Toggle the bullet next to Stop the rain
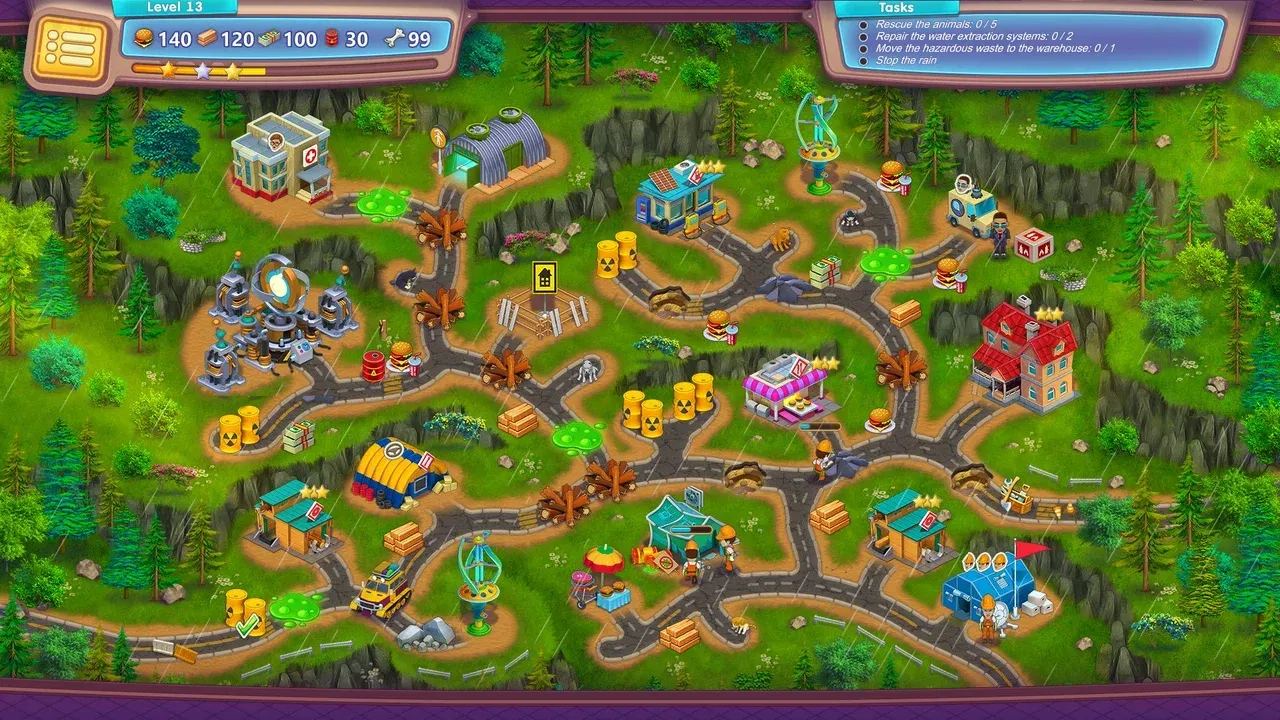Image resolution: width=1280 pixels, height=720 pixels. click(x=862, y=60)
